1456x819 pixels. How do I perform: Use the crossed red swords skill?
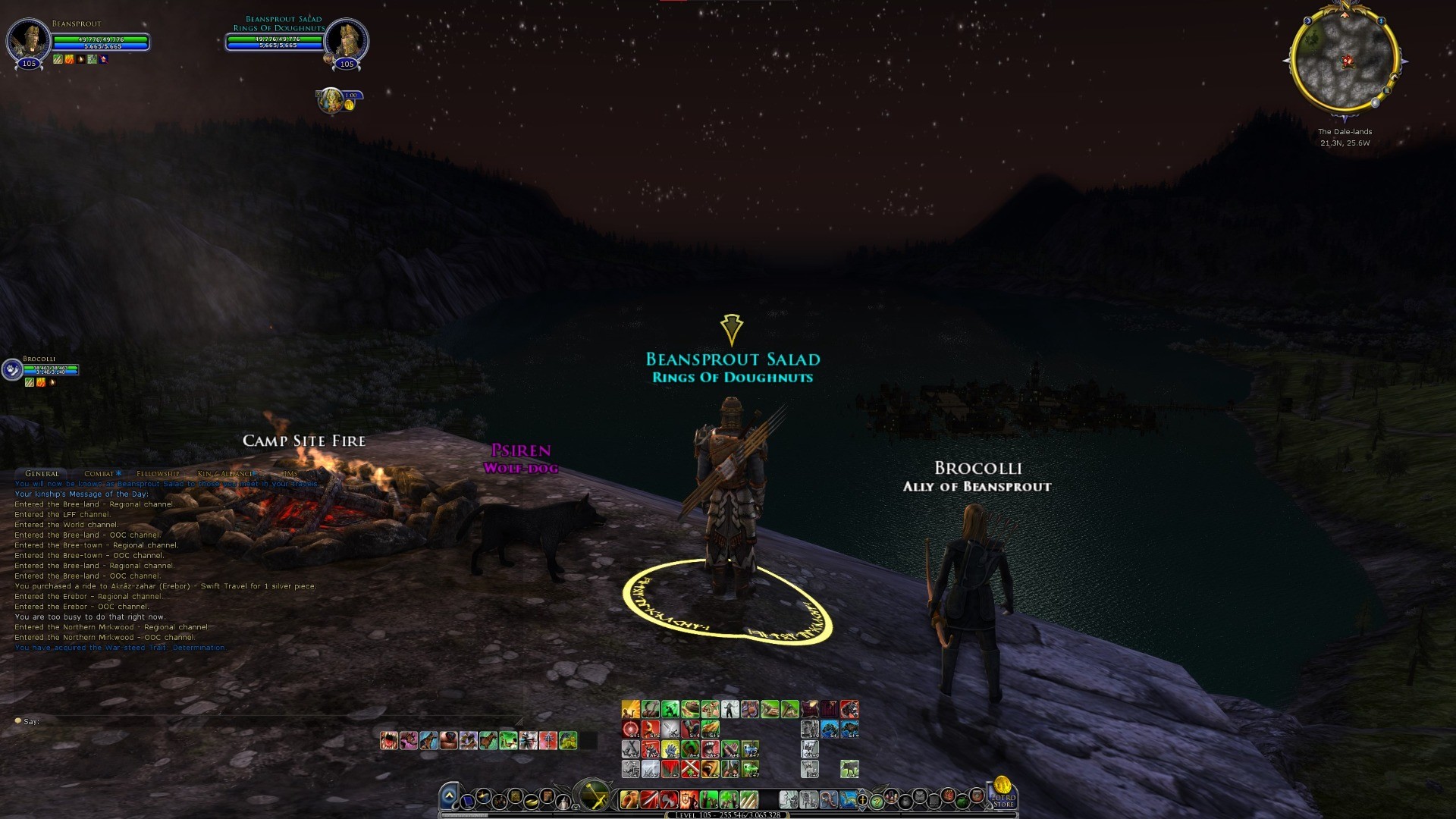pyautogui.click(x=690, y=769)
